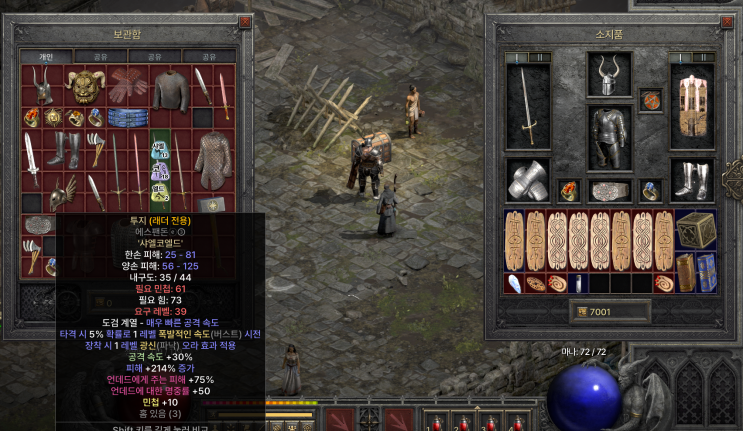The height and width of the screenshot is (431, 743).
Task: Select the equipped belt slot
Action: [x=609, y=190]
